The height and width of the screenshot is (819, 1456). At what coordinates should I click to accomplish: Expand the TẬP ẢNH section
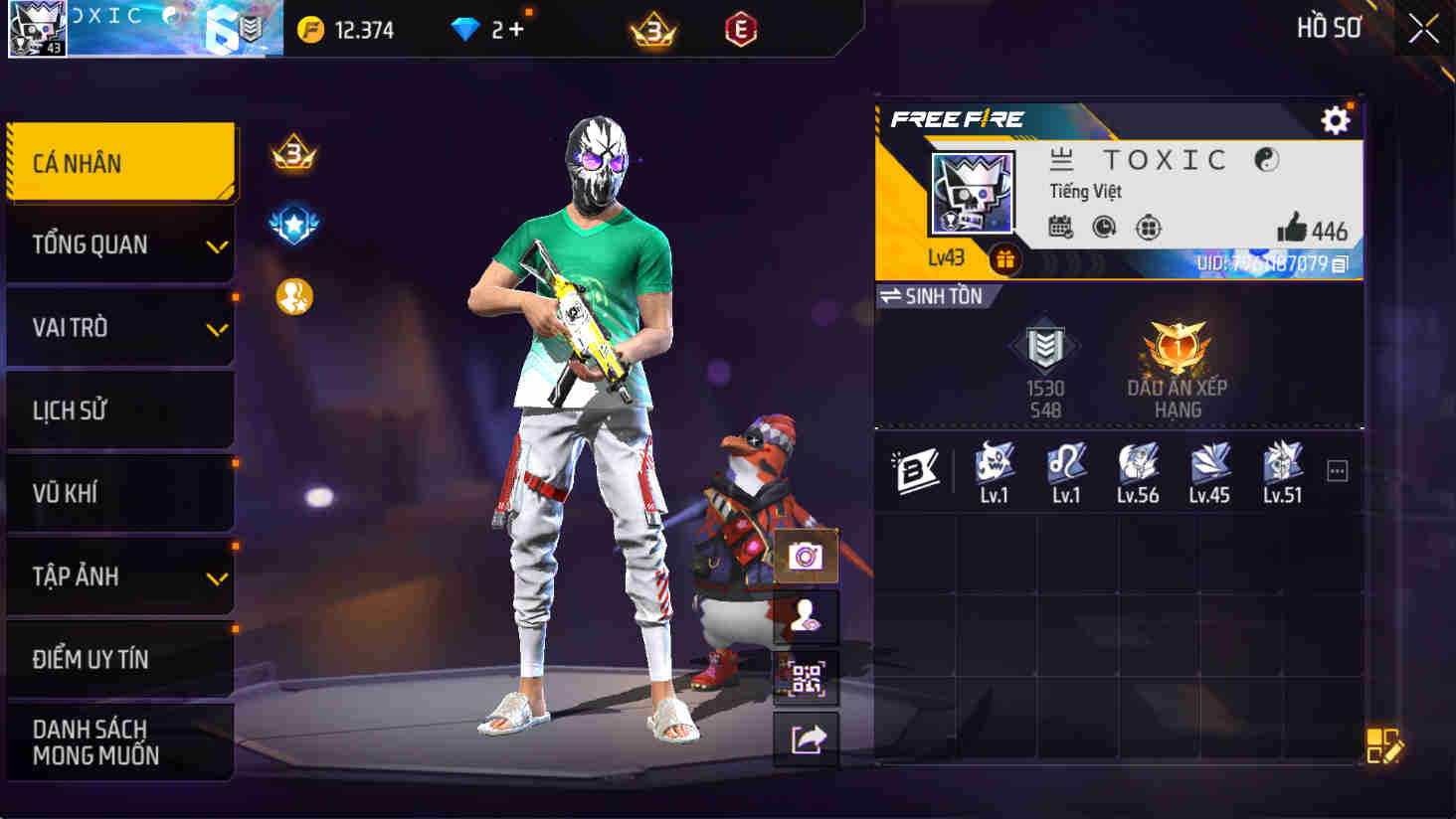pyautogui.click(x=119, y=575)
